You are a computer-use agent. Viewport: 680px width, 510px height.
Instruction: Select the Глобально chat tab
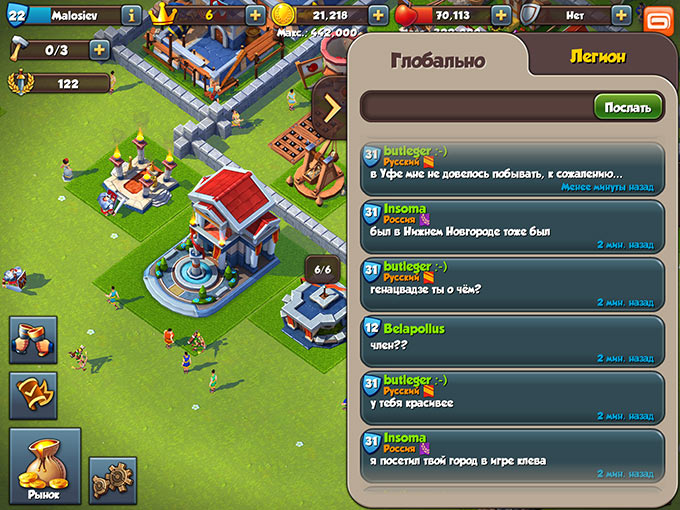(437, 60)
